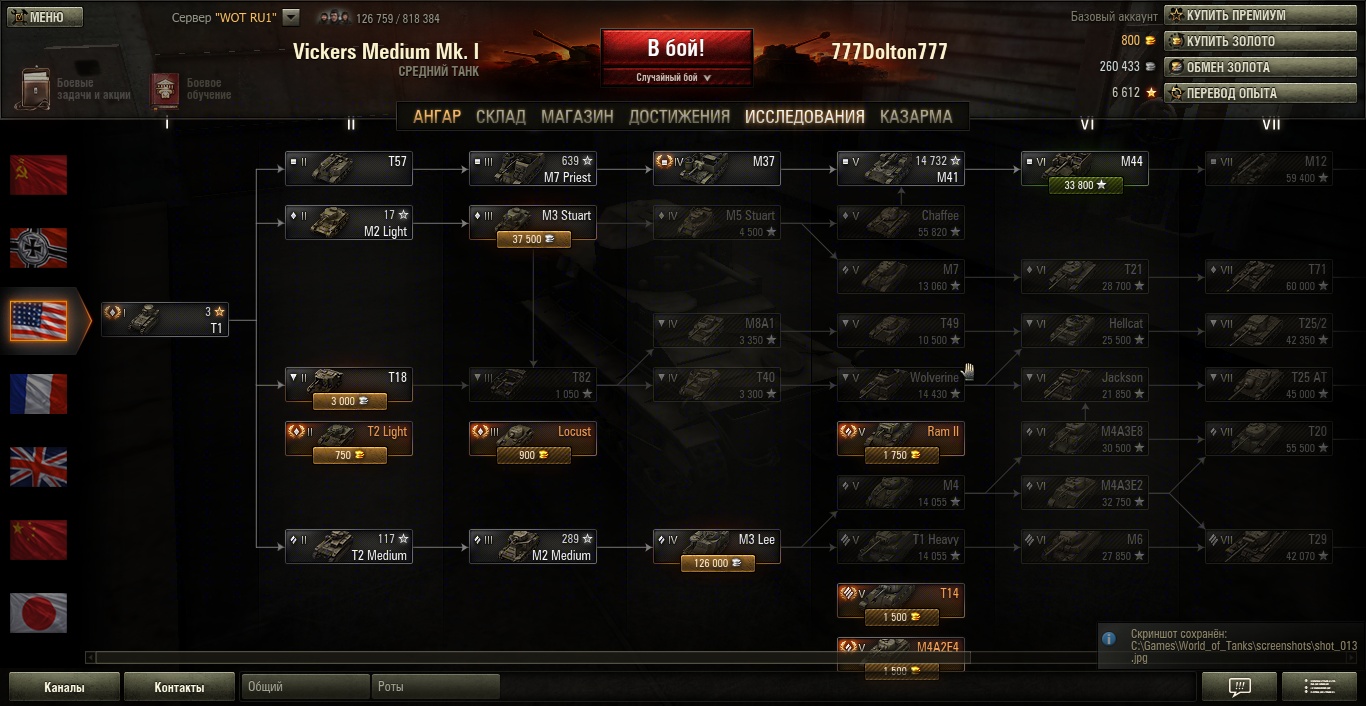1366x706 pixels.
Task: Switch to the СКЛАД tab
Action: [500, 116]
